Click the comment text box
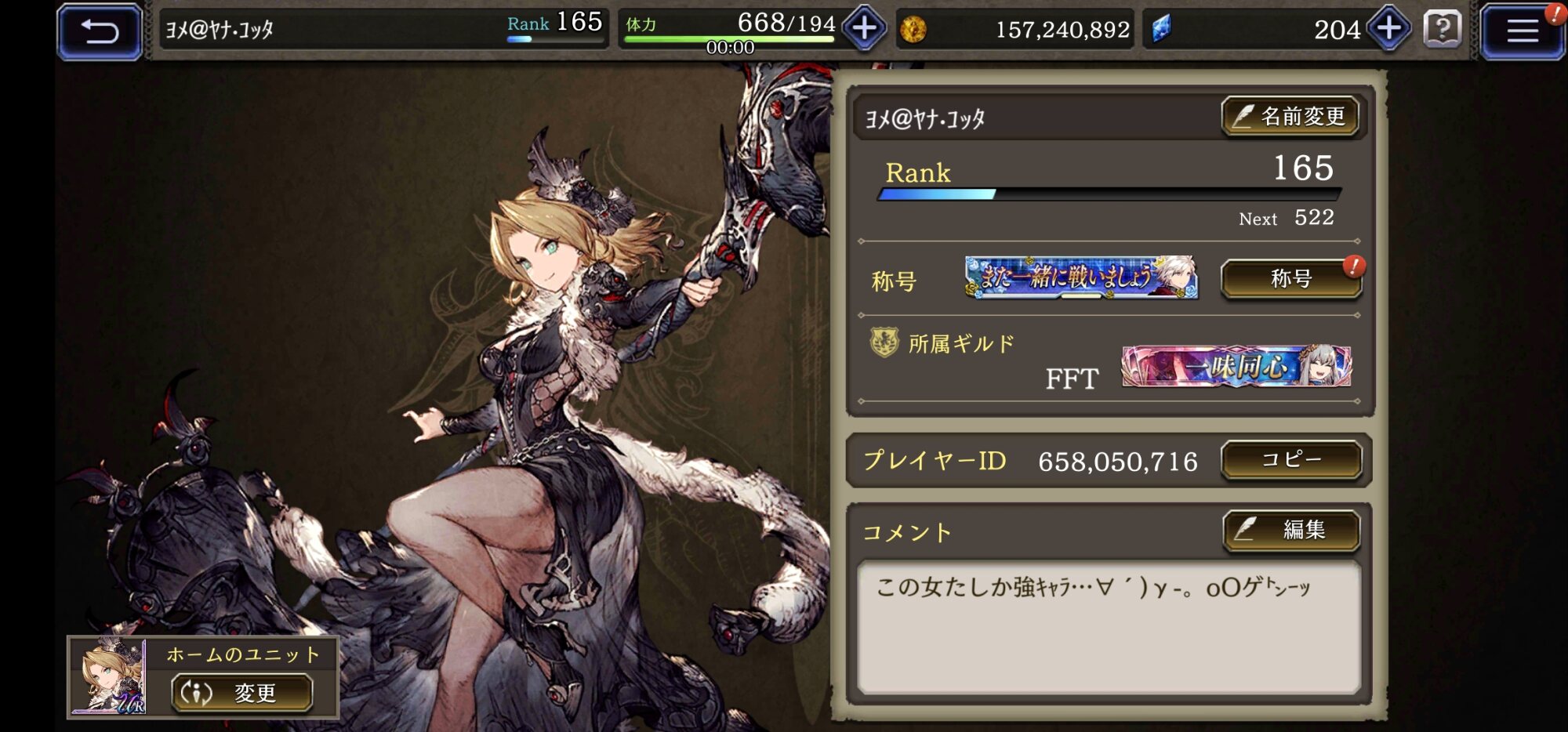This screenshot has height=732, width=1568. coord(1108,627)
